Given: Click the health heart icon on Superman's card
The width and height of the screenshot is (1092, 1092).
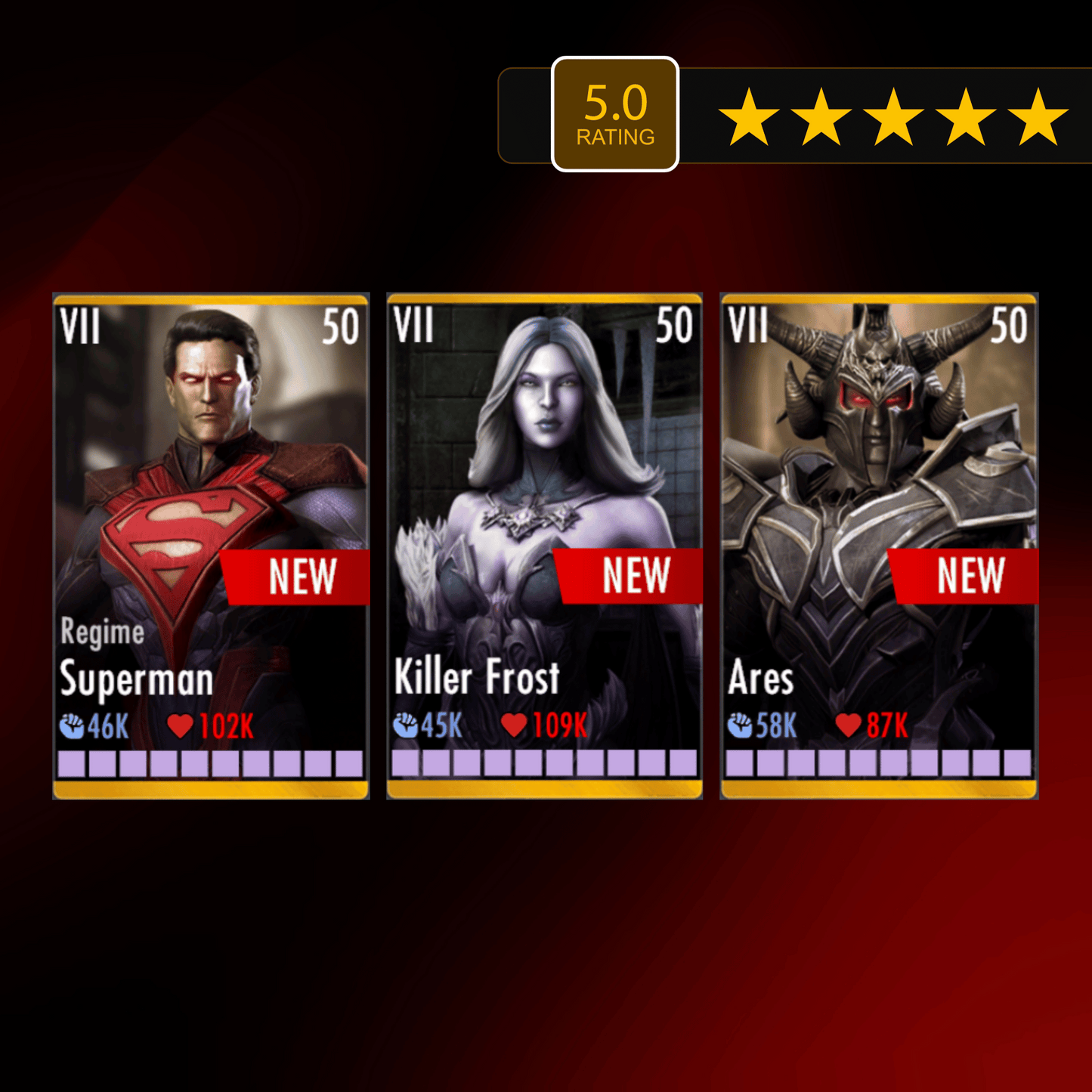Looking at the screenshot, I should tap(179, 725).
